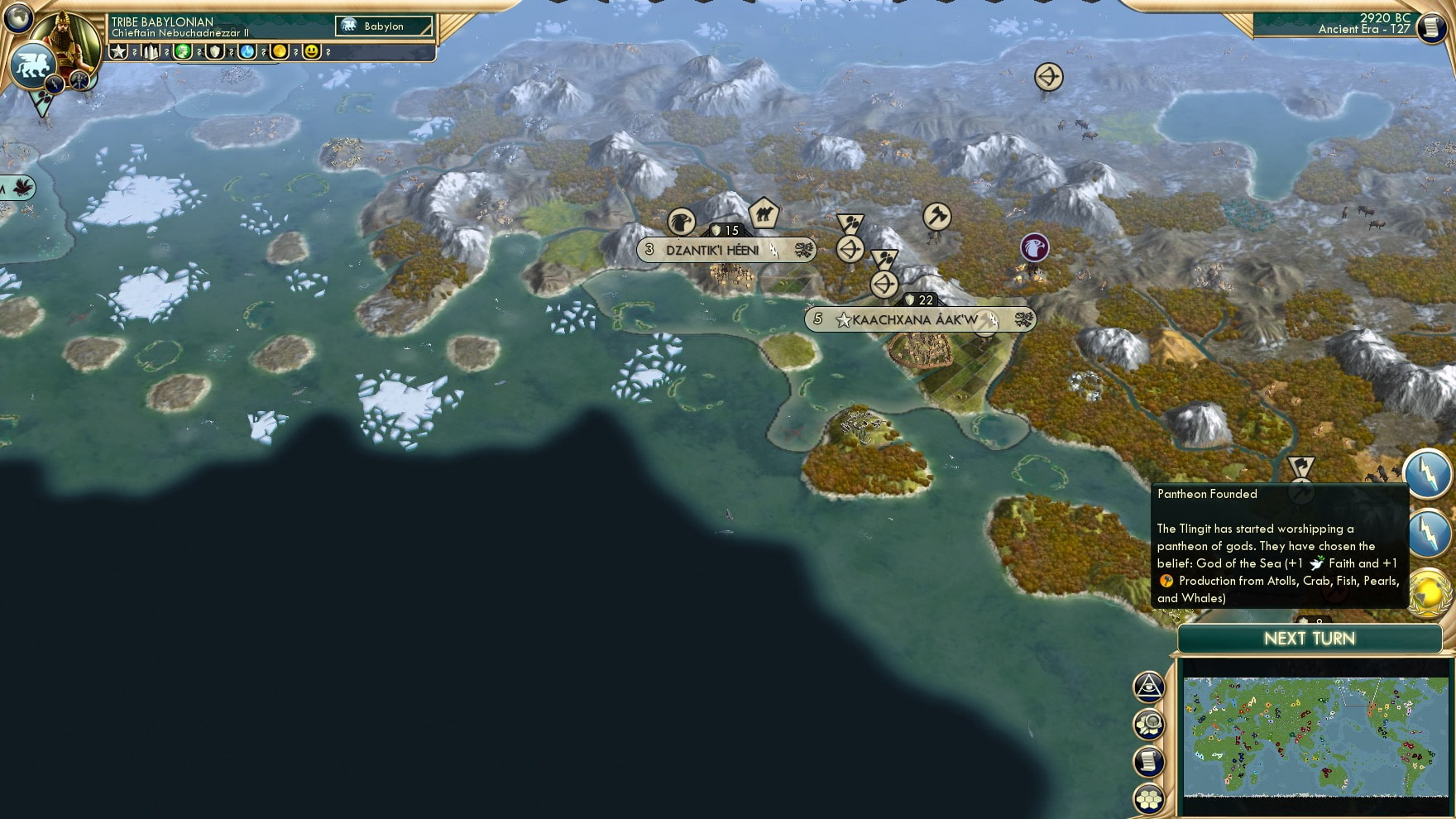
Task: Click the gold coin icon in the resource ribbon
Action: coord(280,51)
